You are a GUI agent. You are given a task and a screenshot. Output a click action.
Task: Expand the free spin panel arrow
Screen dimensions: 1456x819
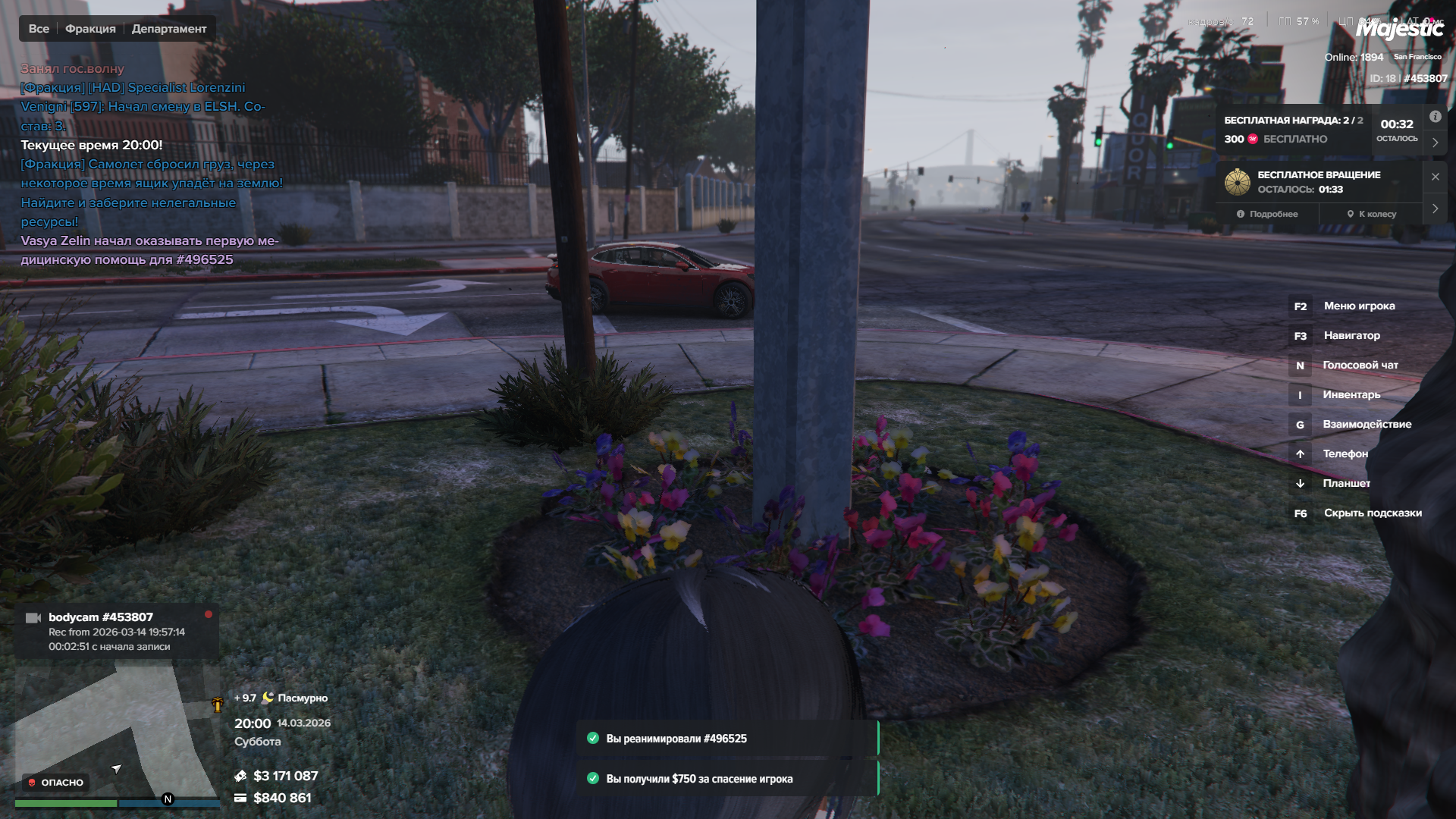point(1435,209)
